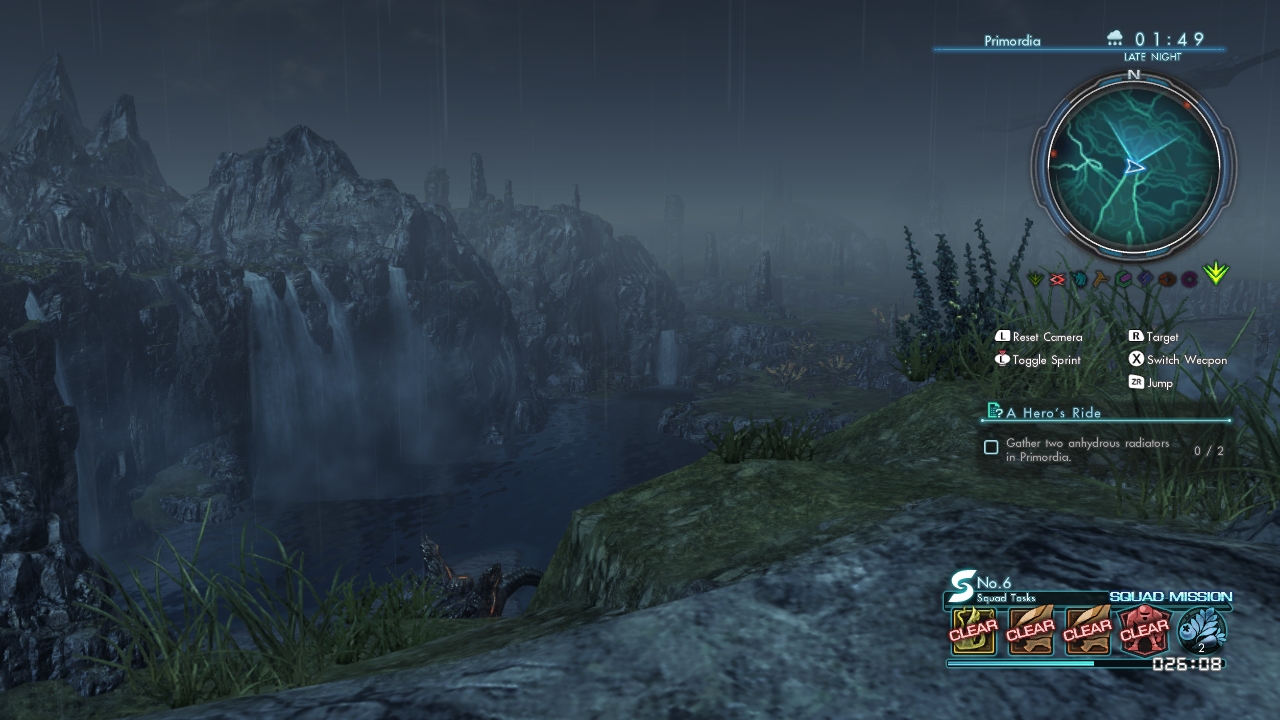
Task: Choose the blue Prospectors division icon
Action: (1145, 279)
